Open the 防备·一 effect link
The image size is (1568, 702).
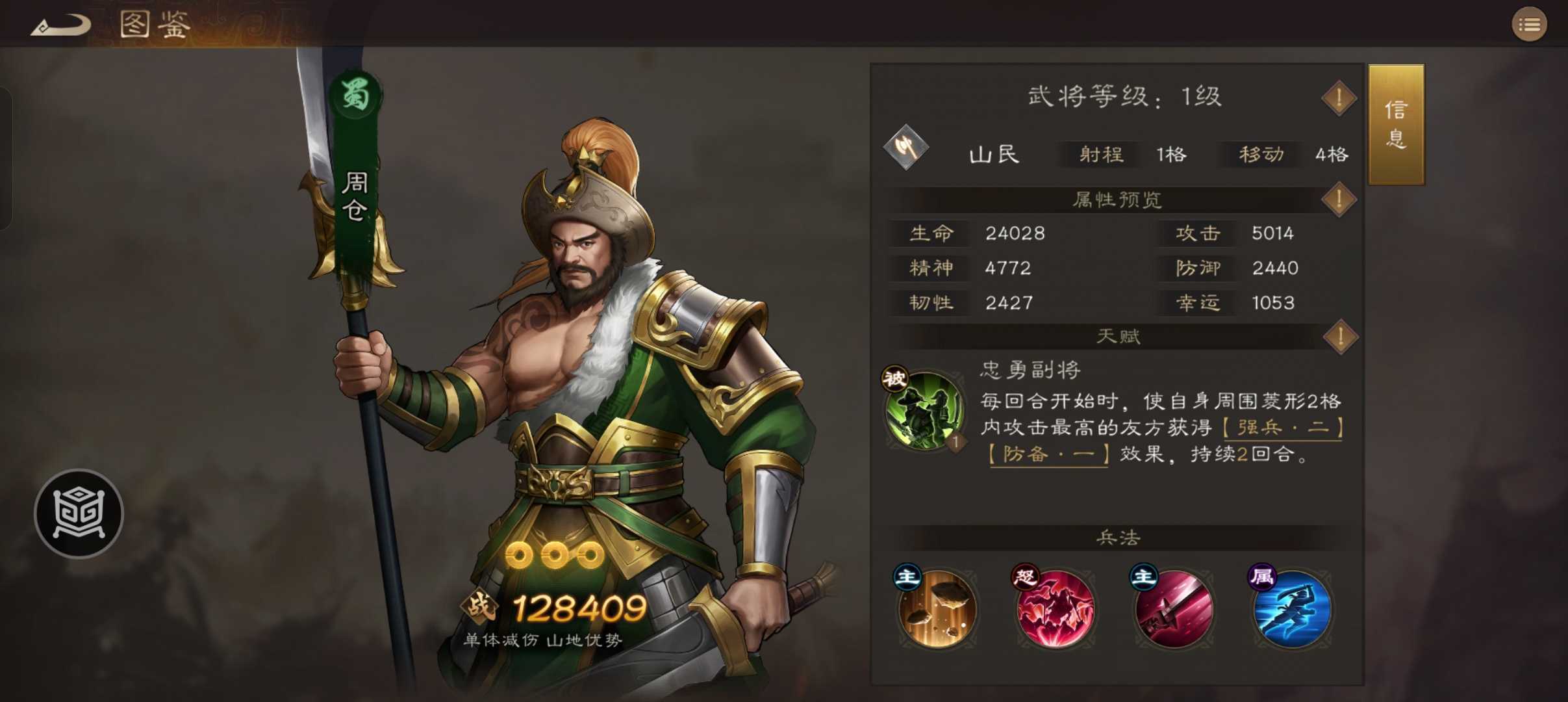1046,454
